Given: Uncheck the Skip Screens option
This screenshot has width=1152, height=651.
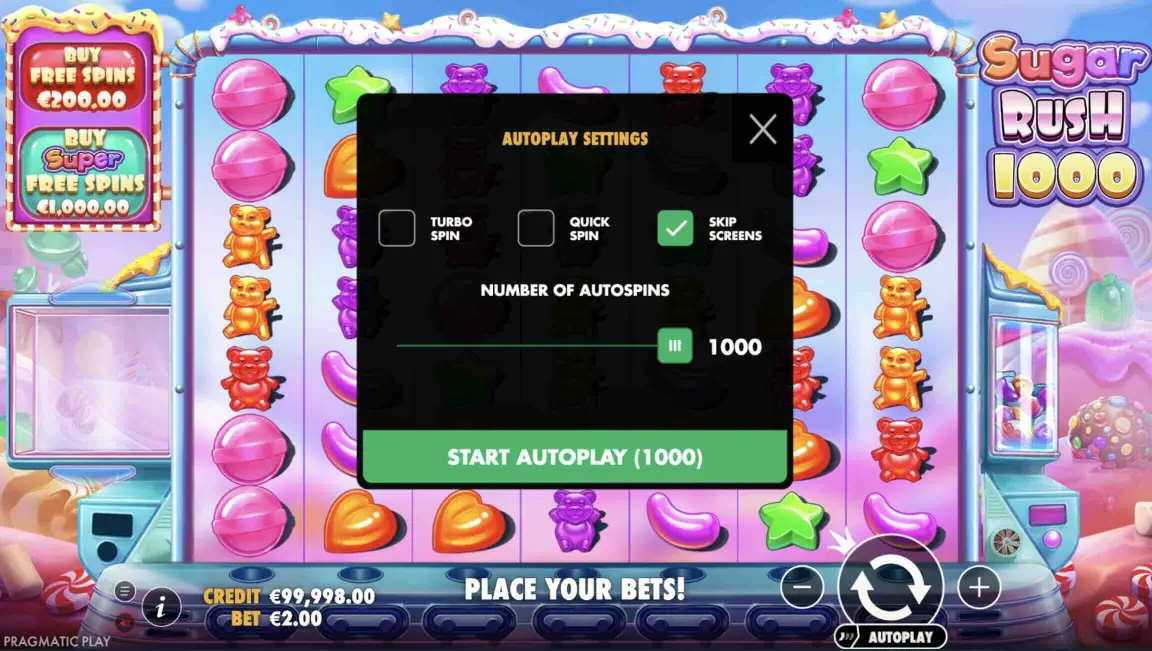Looking at the screenshot, I should click(x=675, y=228).
